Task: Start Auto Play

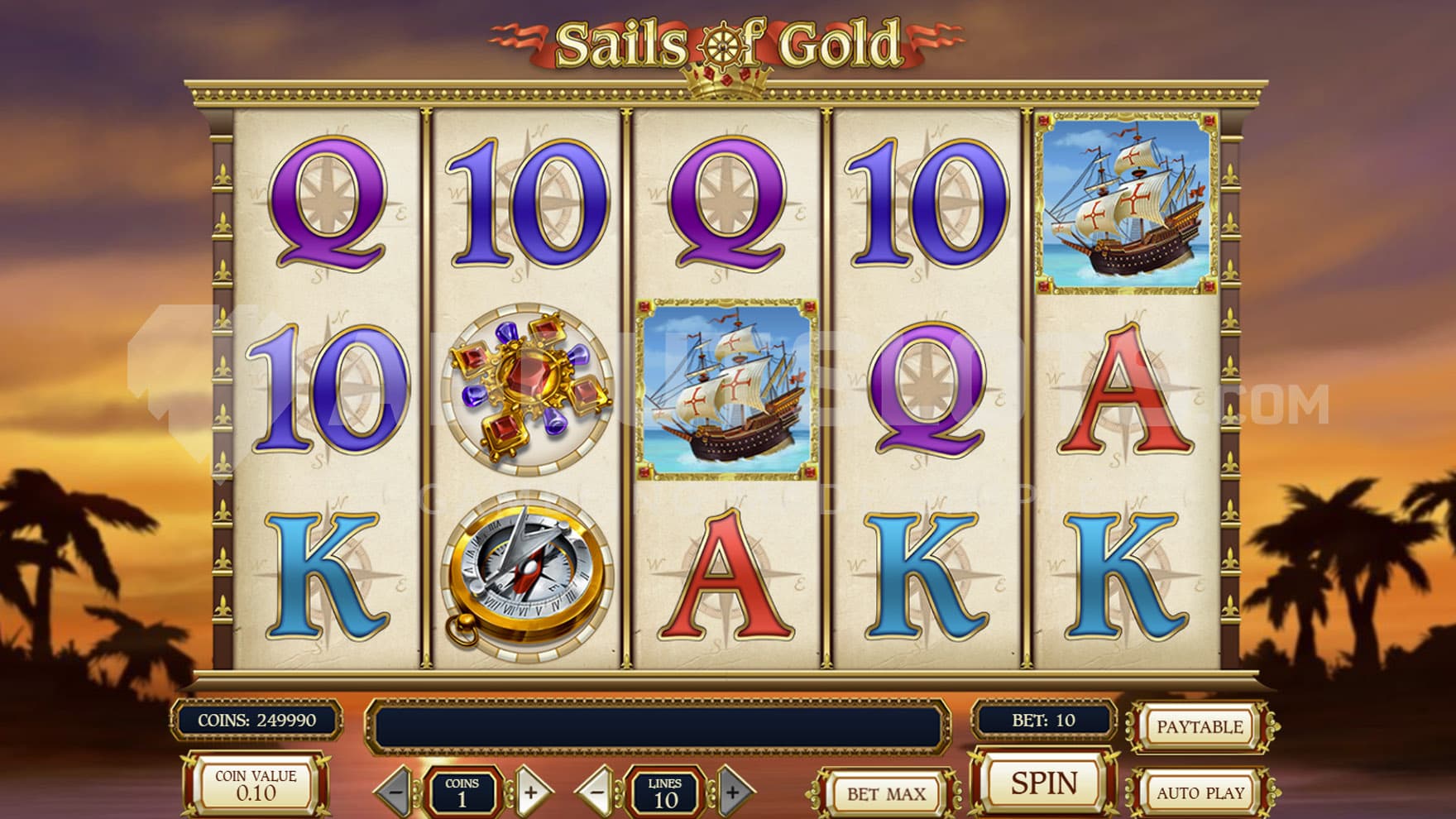Action: pyautogui.click(x=1200, y=793)
